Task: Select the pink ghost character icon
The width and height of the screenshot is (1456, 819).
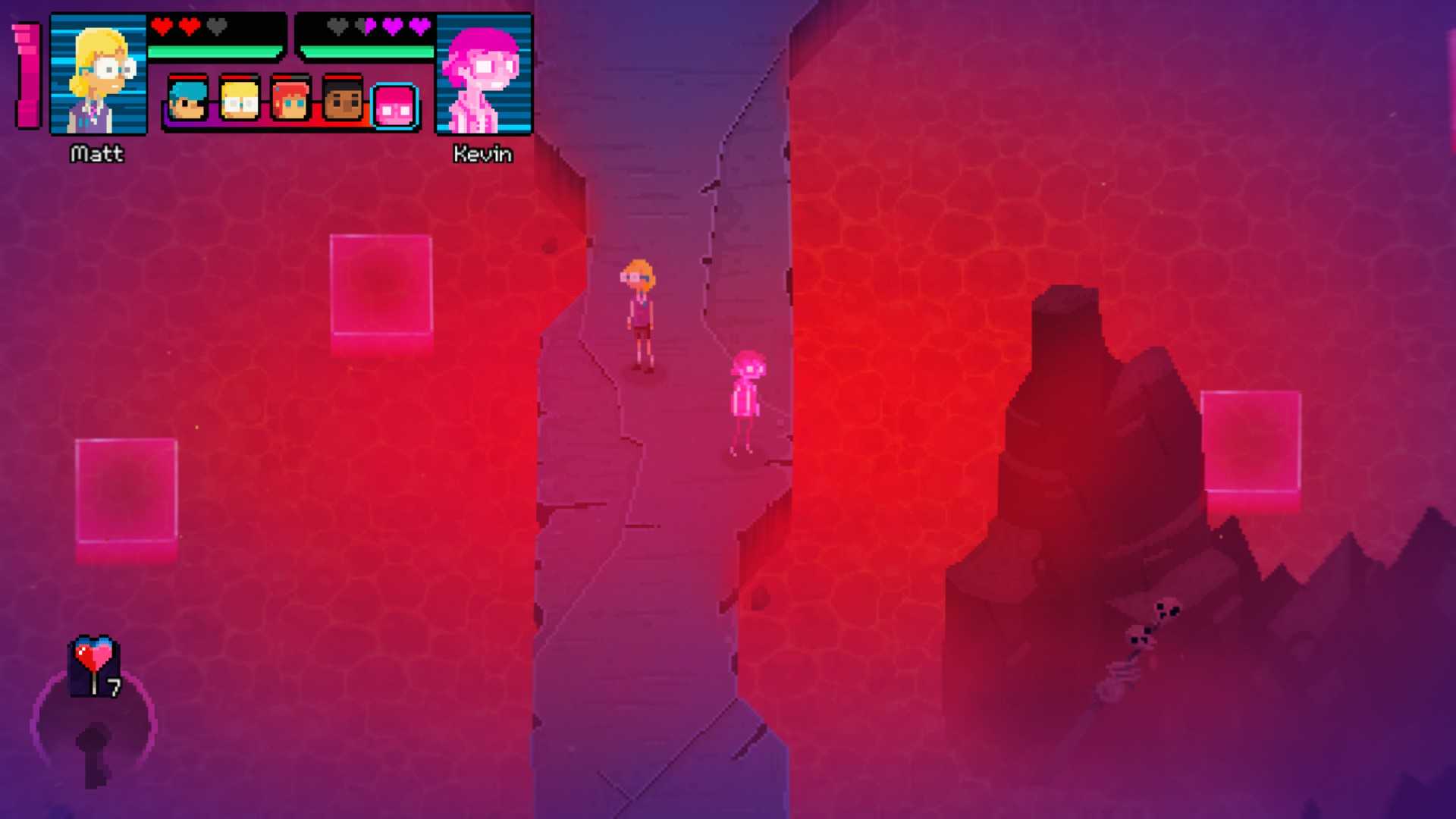Action: [x=395, y=106]
